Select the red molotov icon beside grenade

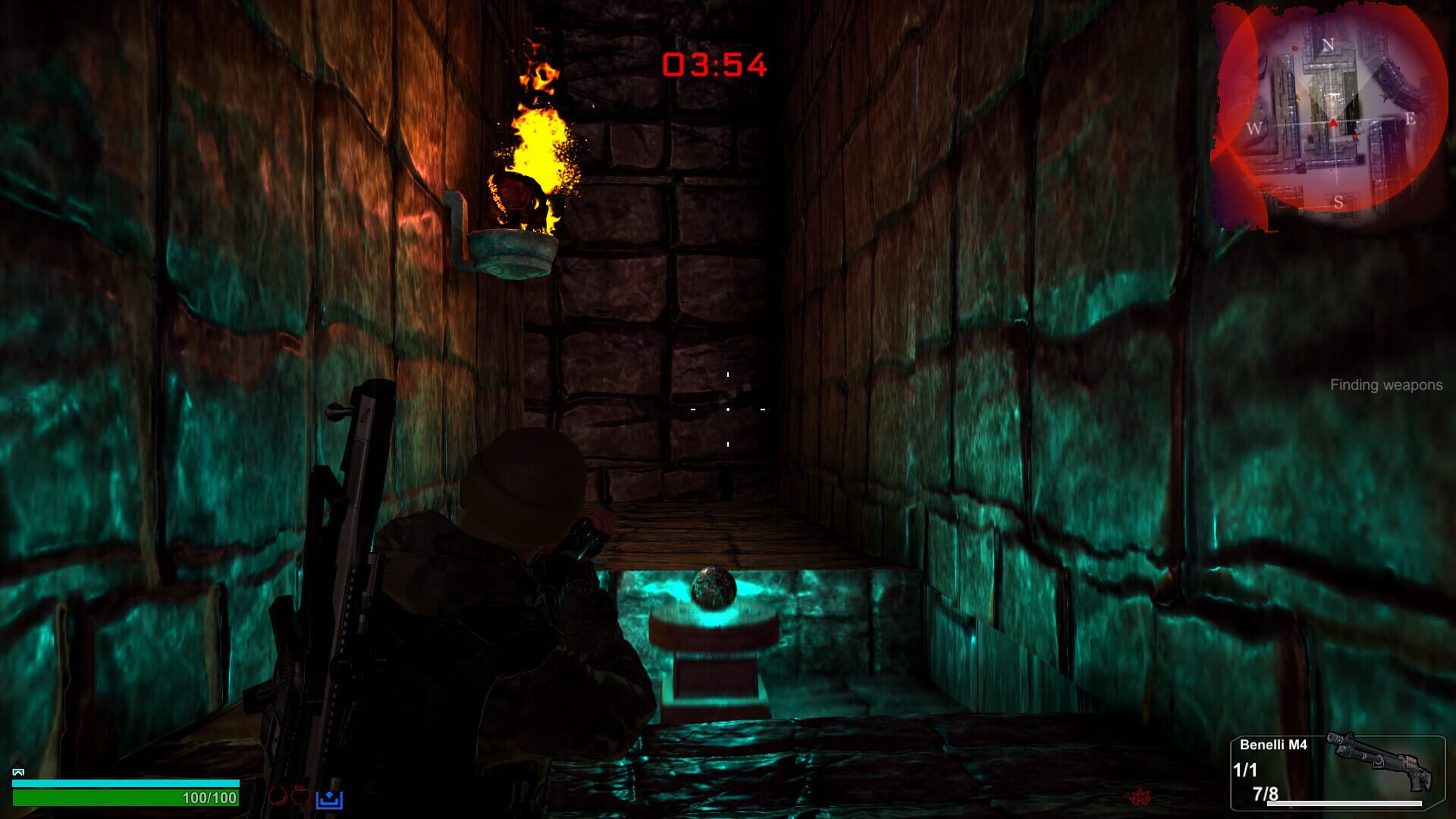click(x=302, y=796)
